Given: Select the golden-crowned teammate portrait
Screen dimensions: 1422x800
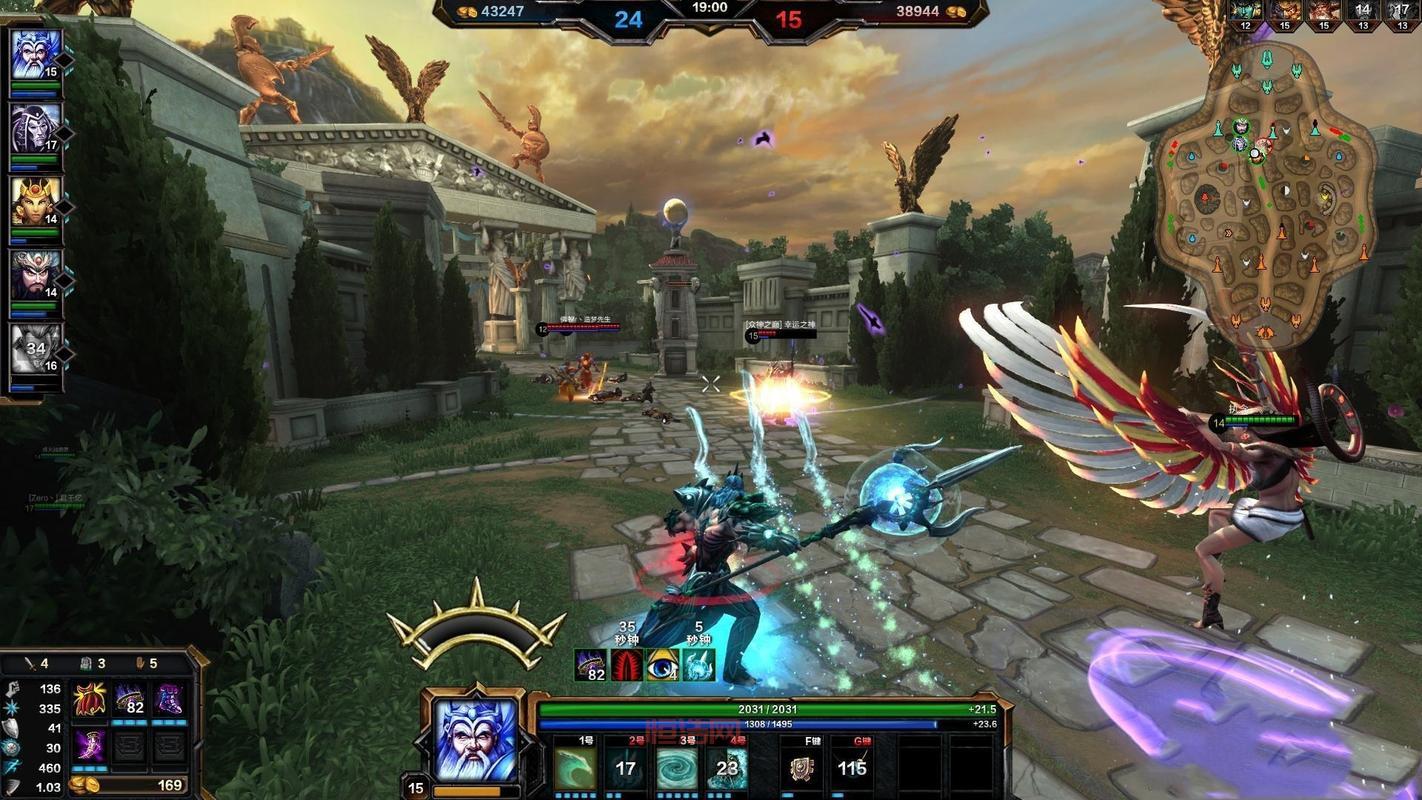Looking at the screenshot, I should (x=36, y=201).
